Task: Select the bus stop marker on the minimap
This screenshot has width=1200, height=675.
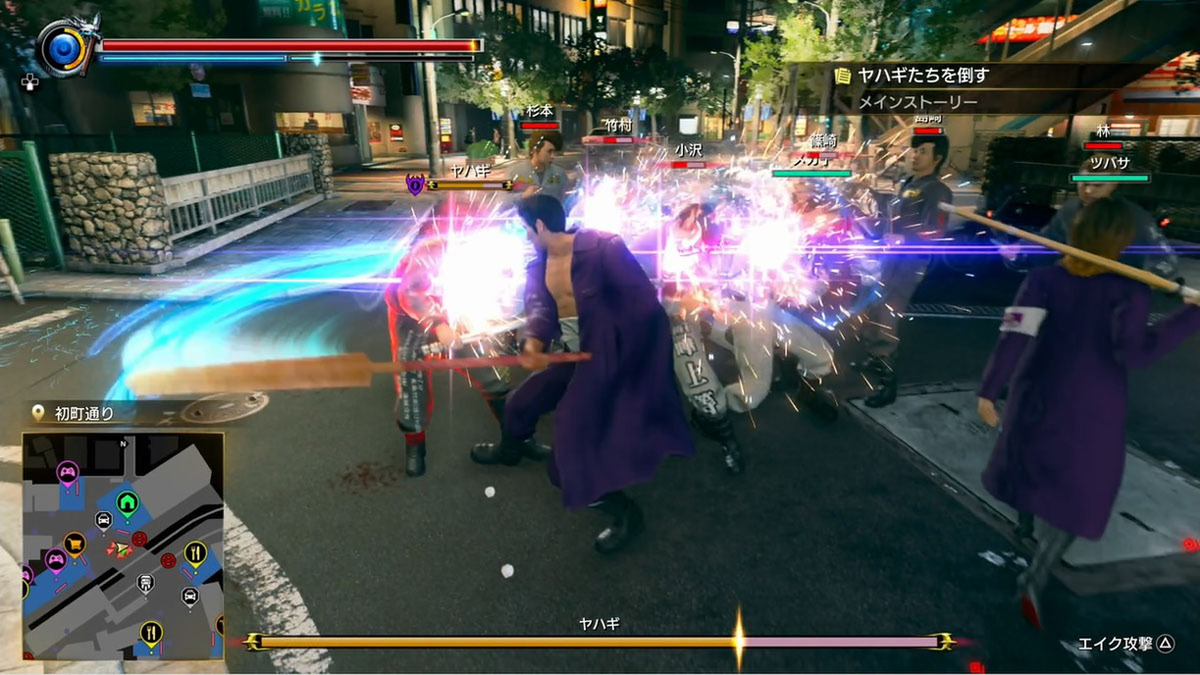Action: (x=145, y=583)
